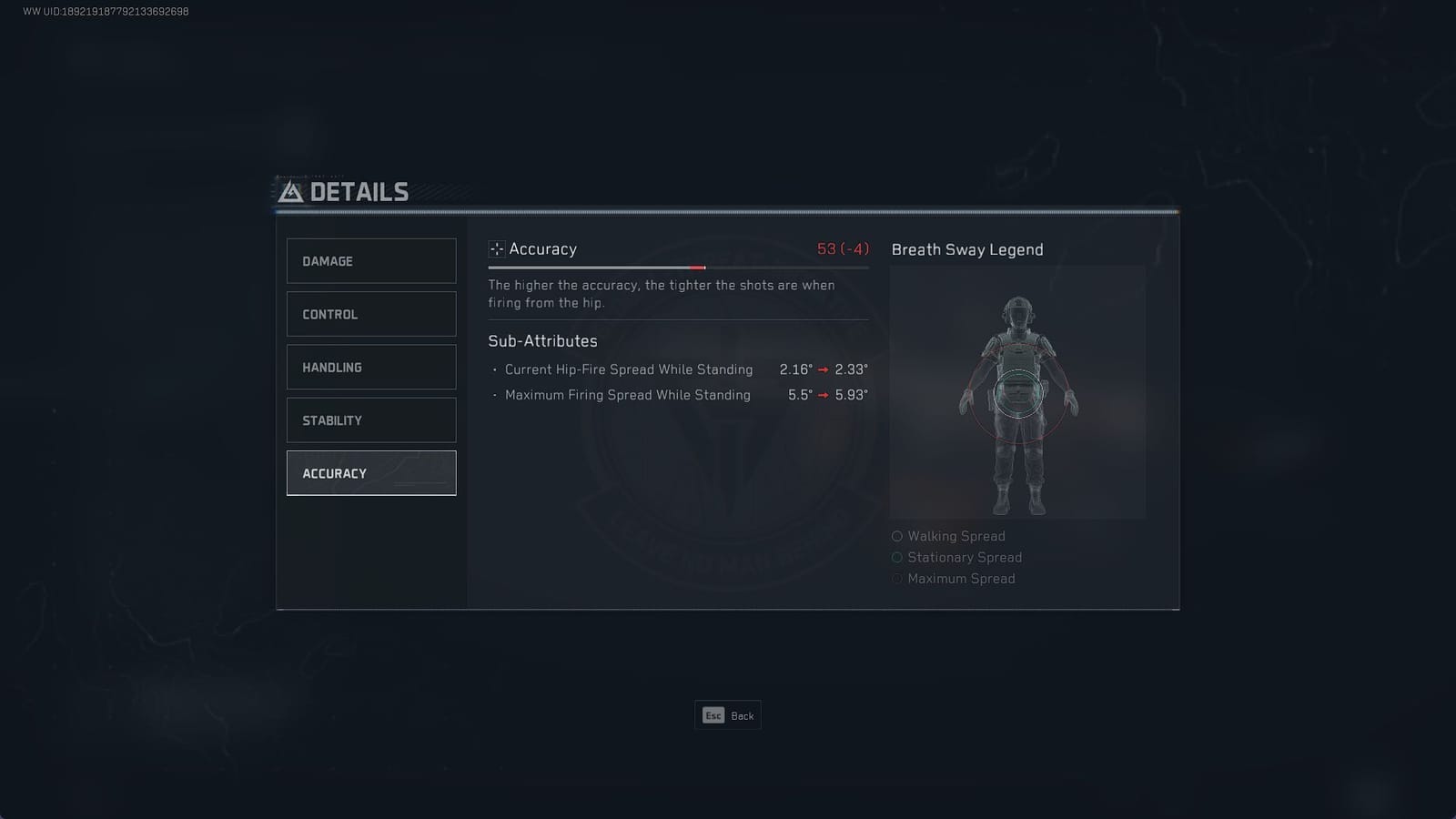Select the ACCURACY tab

click(370, 472)
